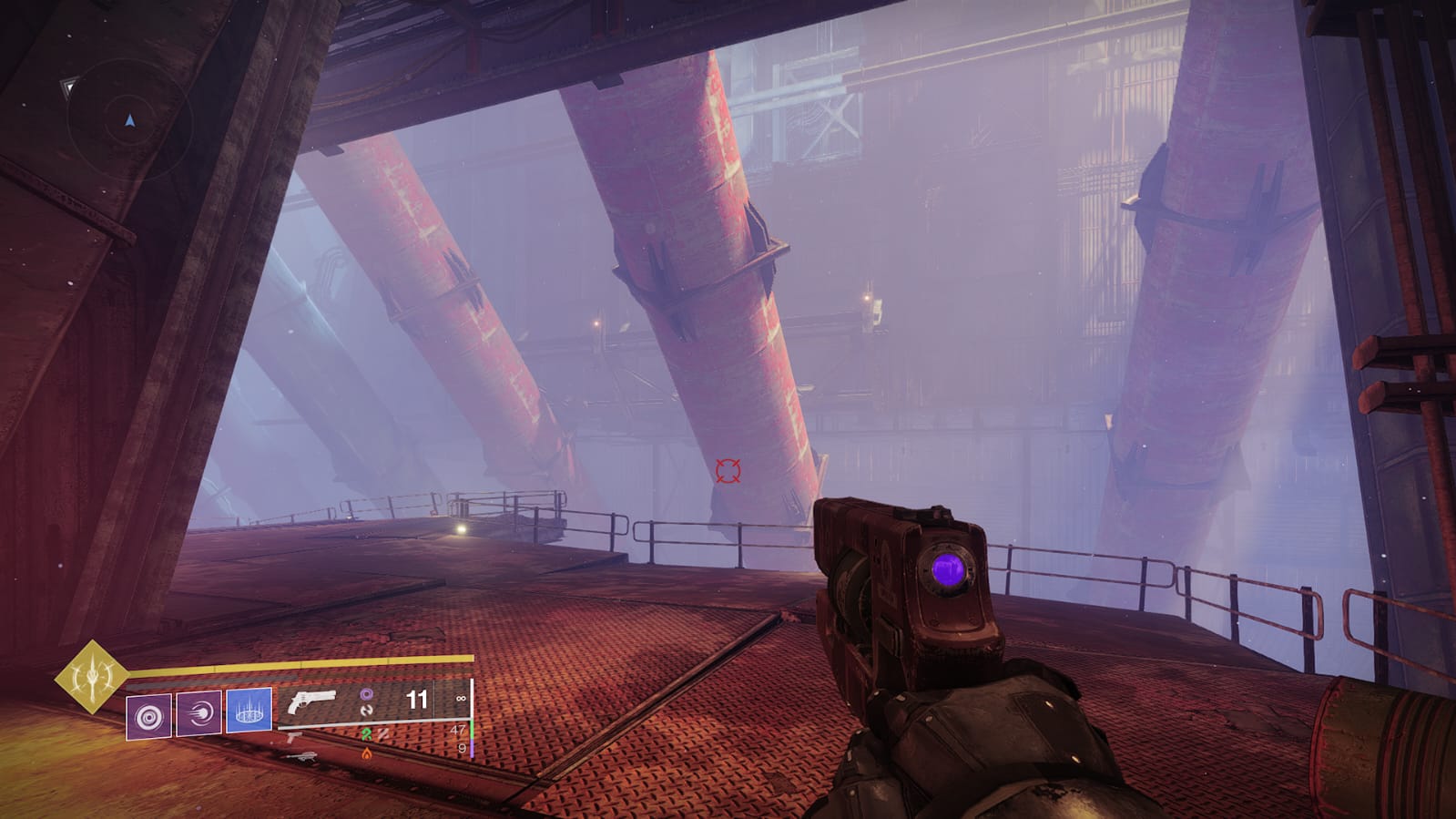Use the blue class ability icon
The height and width of the screenshot is (819, 1456).
pos(249,710)
